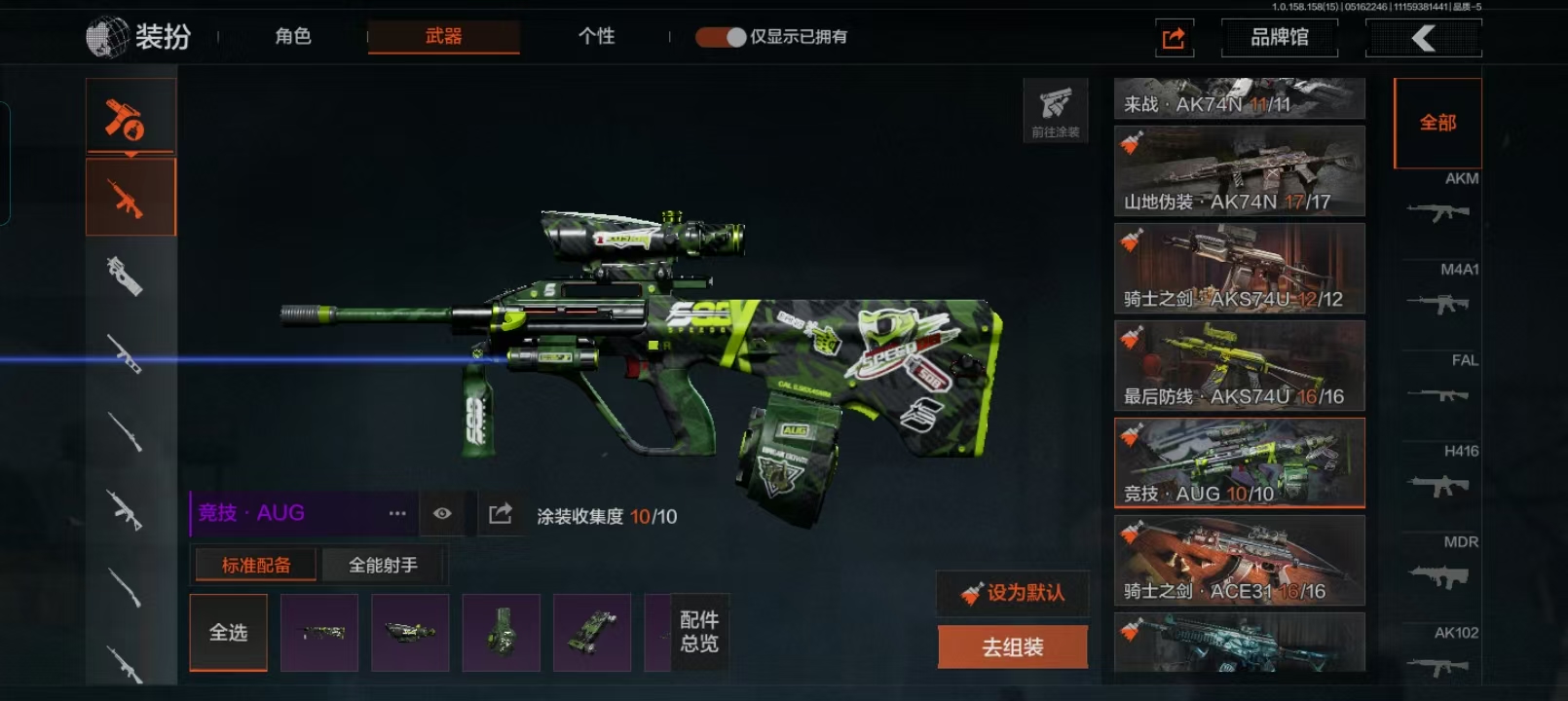Switch to the 全能射手 loadout tab

point(383,565)
